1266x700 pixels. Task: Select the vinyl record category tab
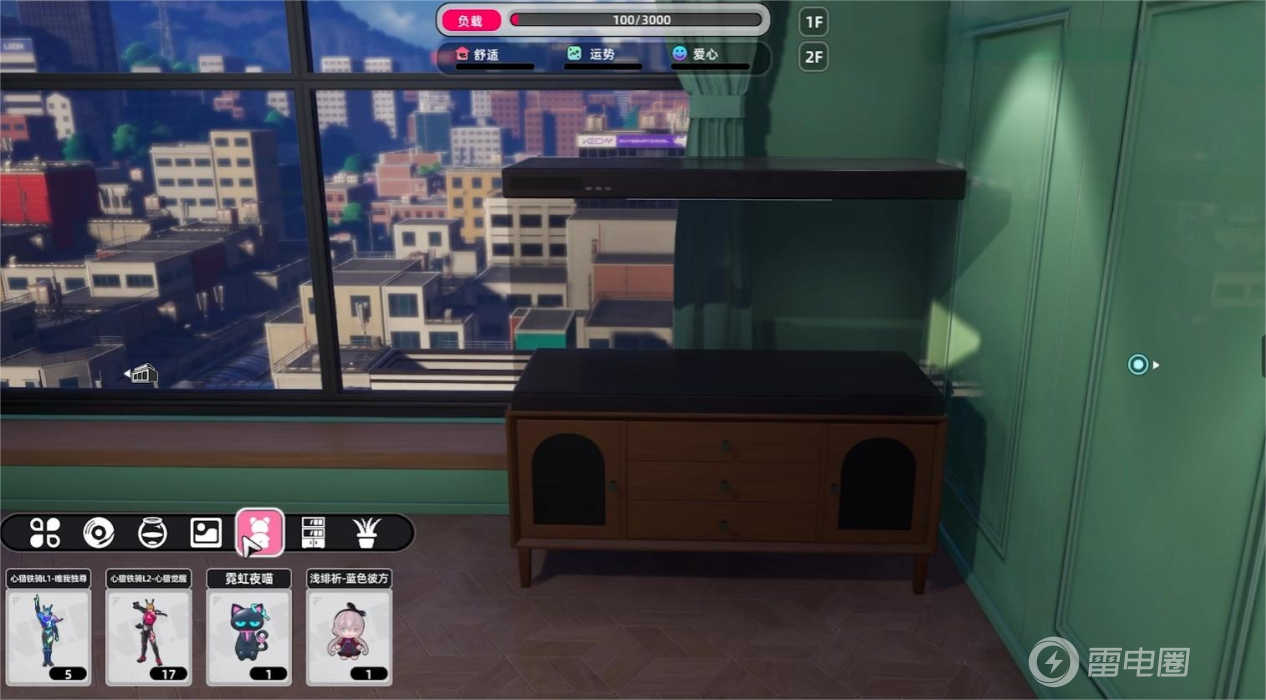tap(99, 532)
